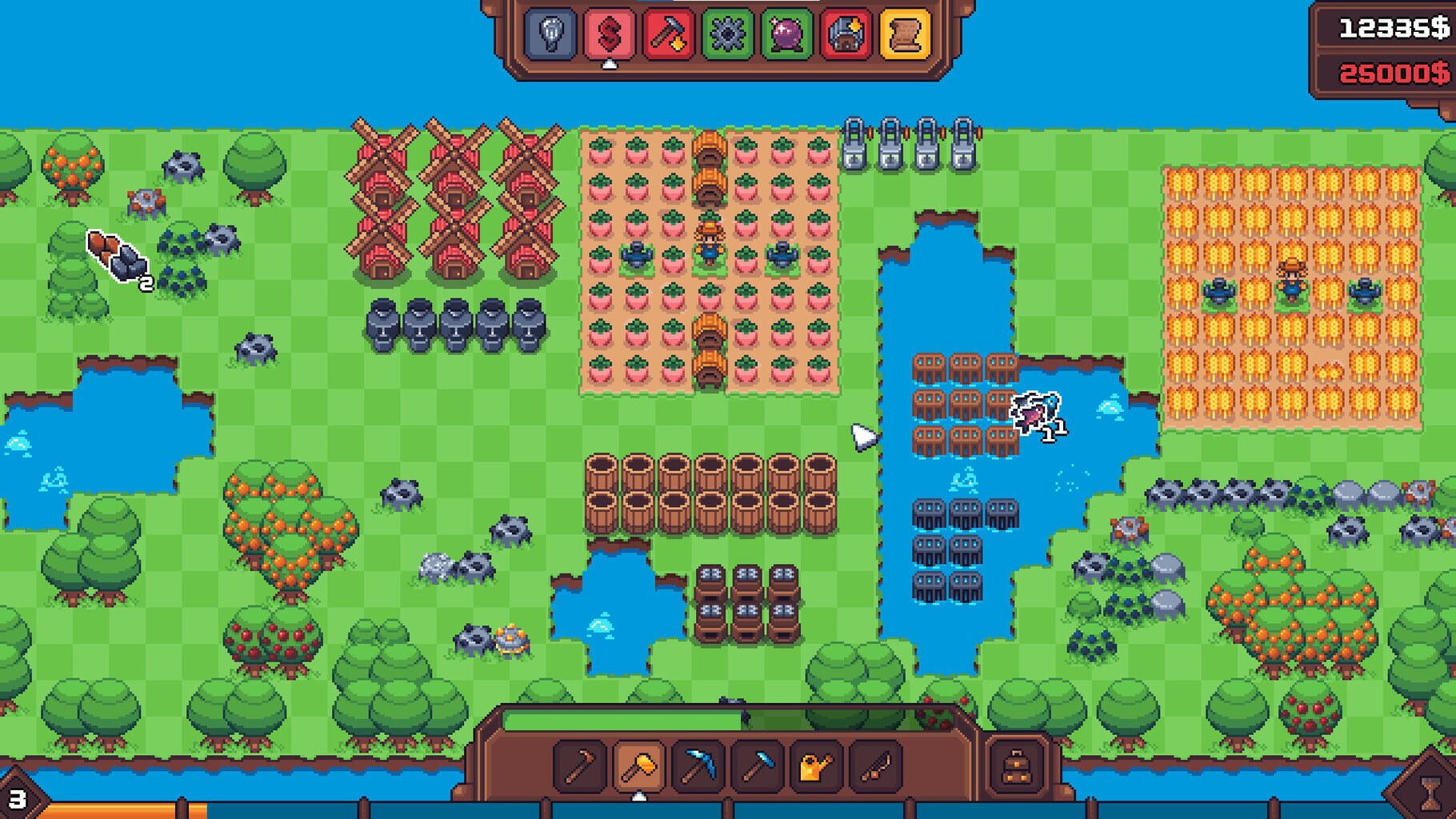Open the build hammer menu
The height and width of the screenshot is (819, 1456).
point(668,34)
